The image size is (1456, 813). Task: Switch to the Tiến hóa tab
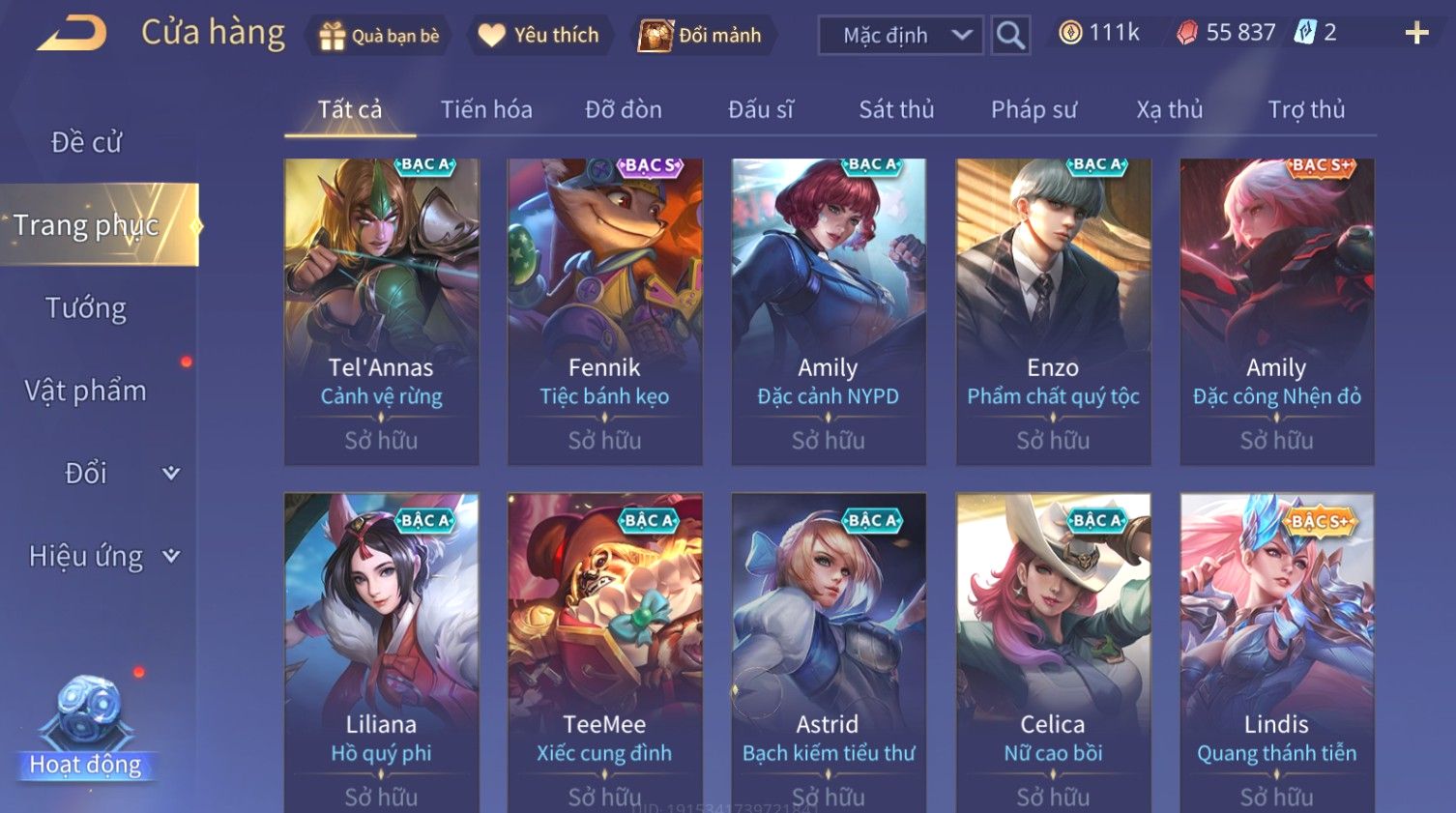coord(486,110)
